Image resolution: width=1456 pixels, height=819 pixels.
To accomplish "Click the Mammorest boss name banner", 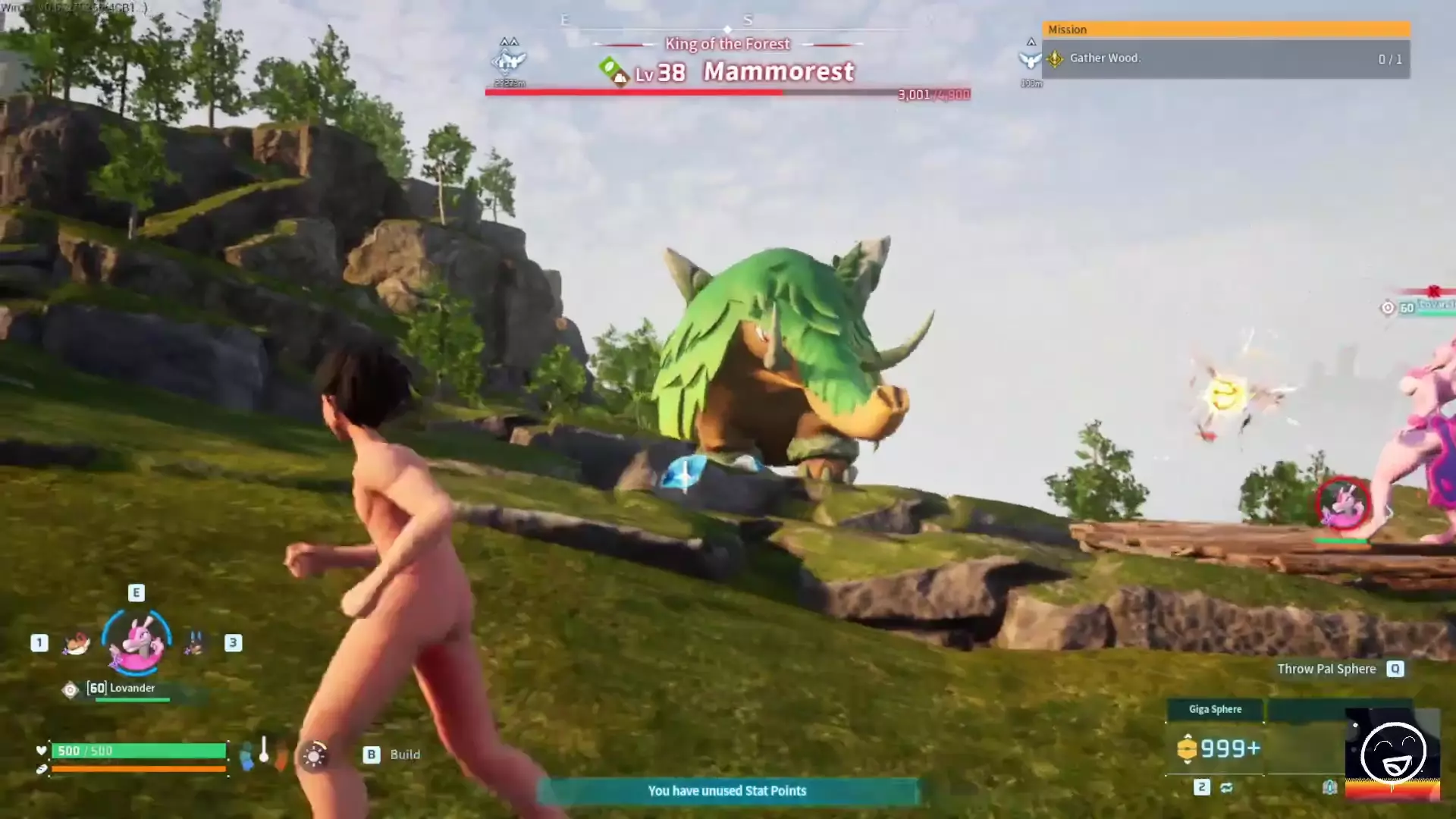I will 778,71.
